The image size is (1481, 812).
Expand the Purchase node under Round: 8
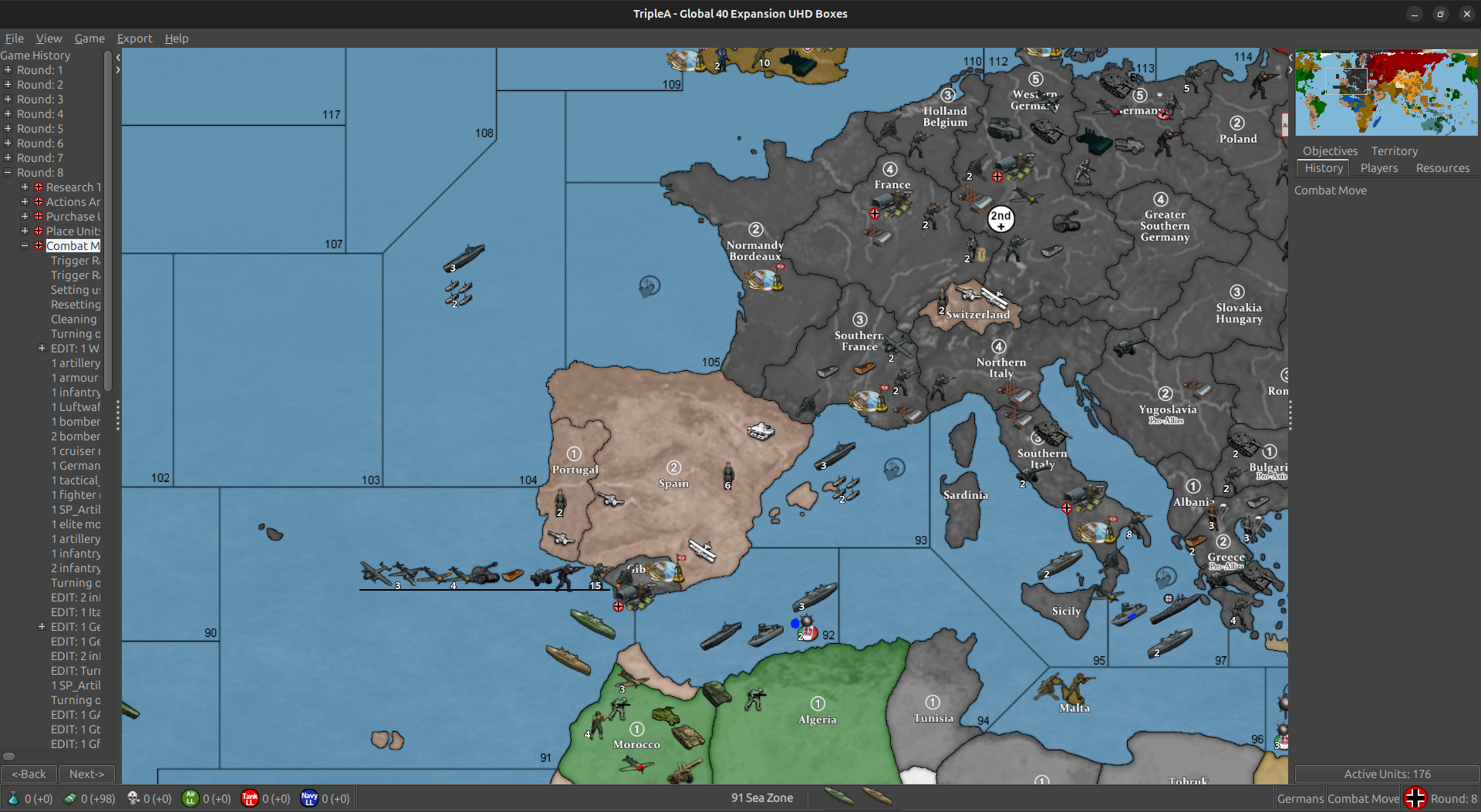pos(24,217)
